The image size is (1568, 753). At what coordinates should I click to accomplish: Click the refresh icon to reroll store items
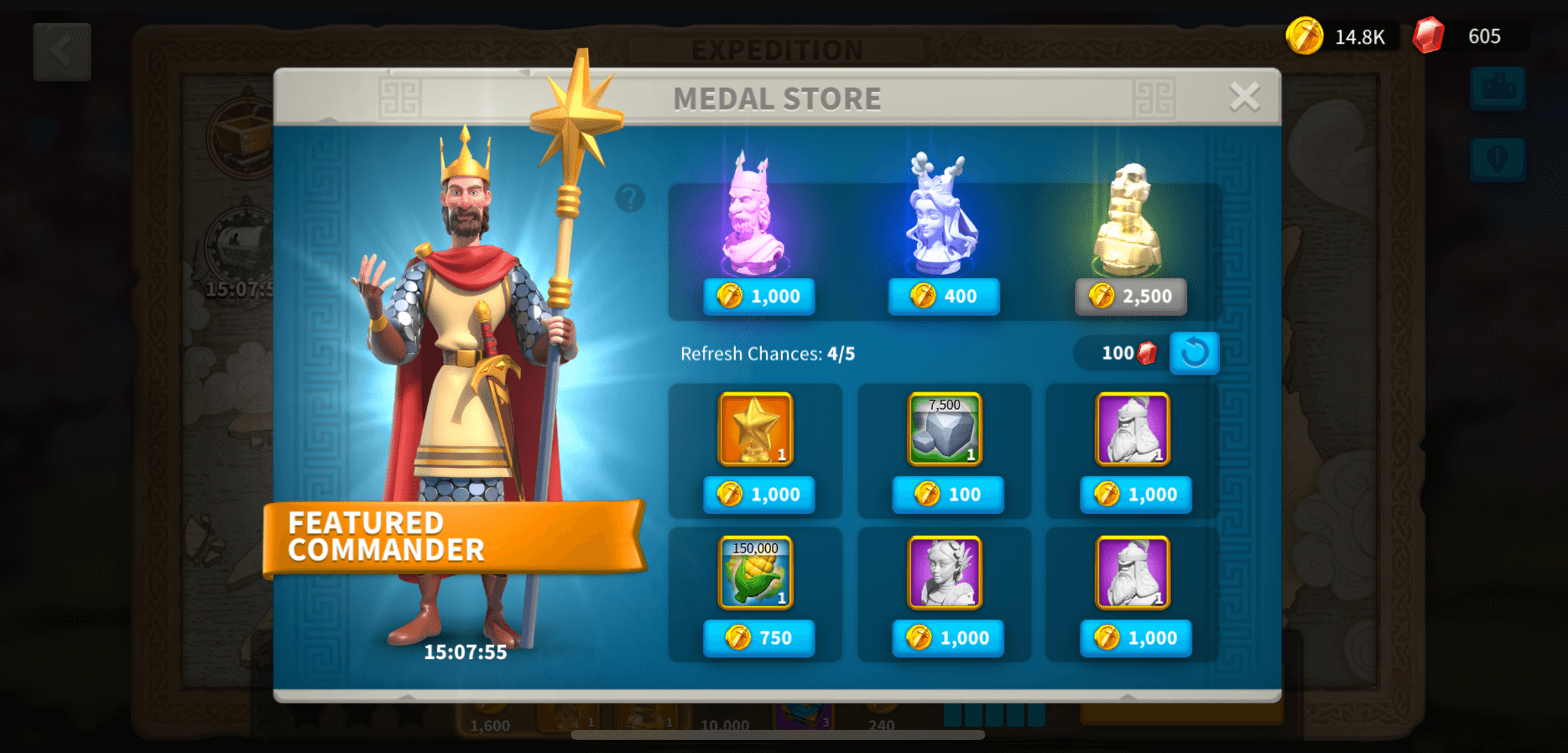click(1194, 353)
